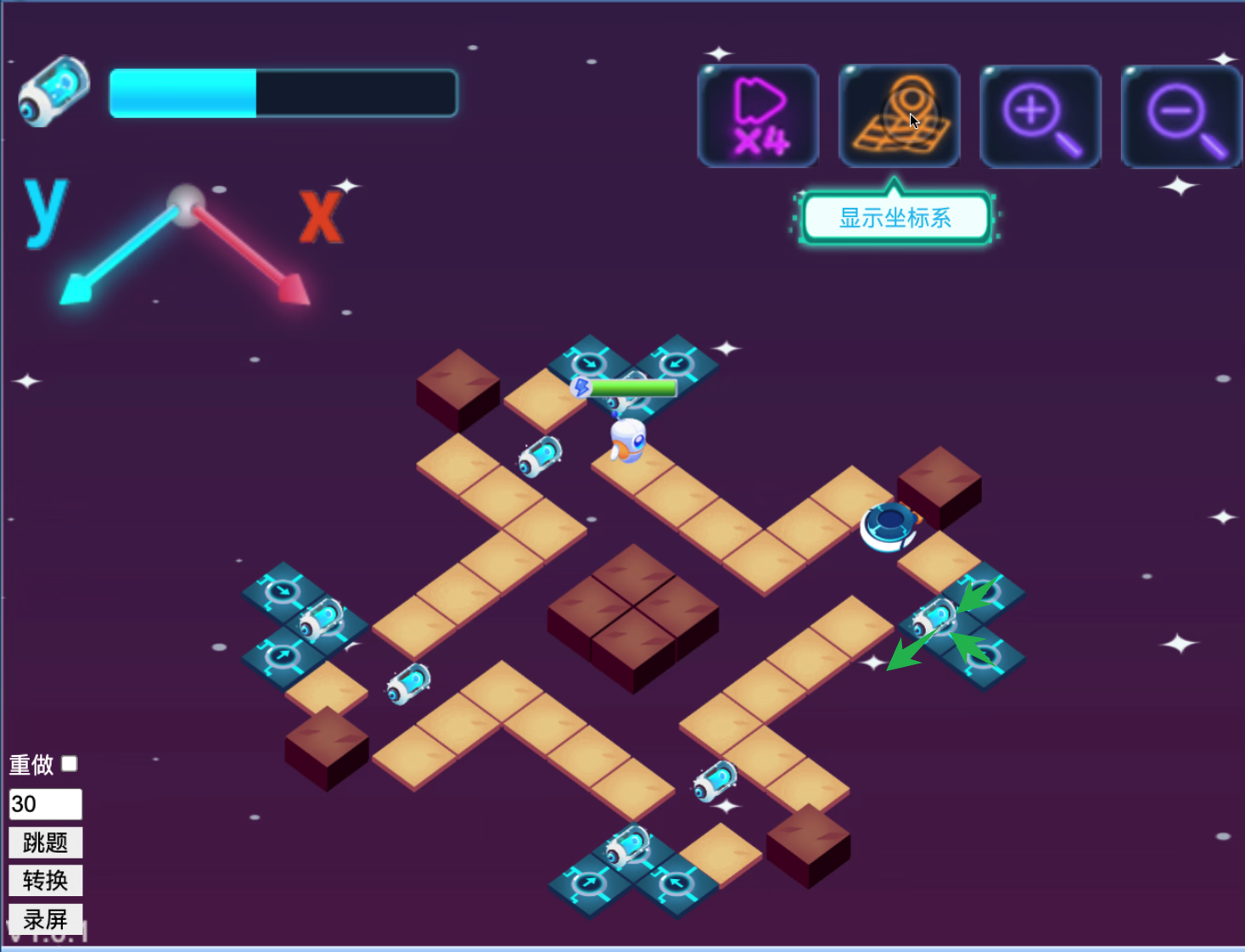Zoom out with the minus magnifier
The height and width of the screenshot is (952, 1245).
pyautogui.click(x=1181, y=116)
